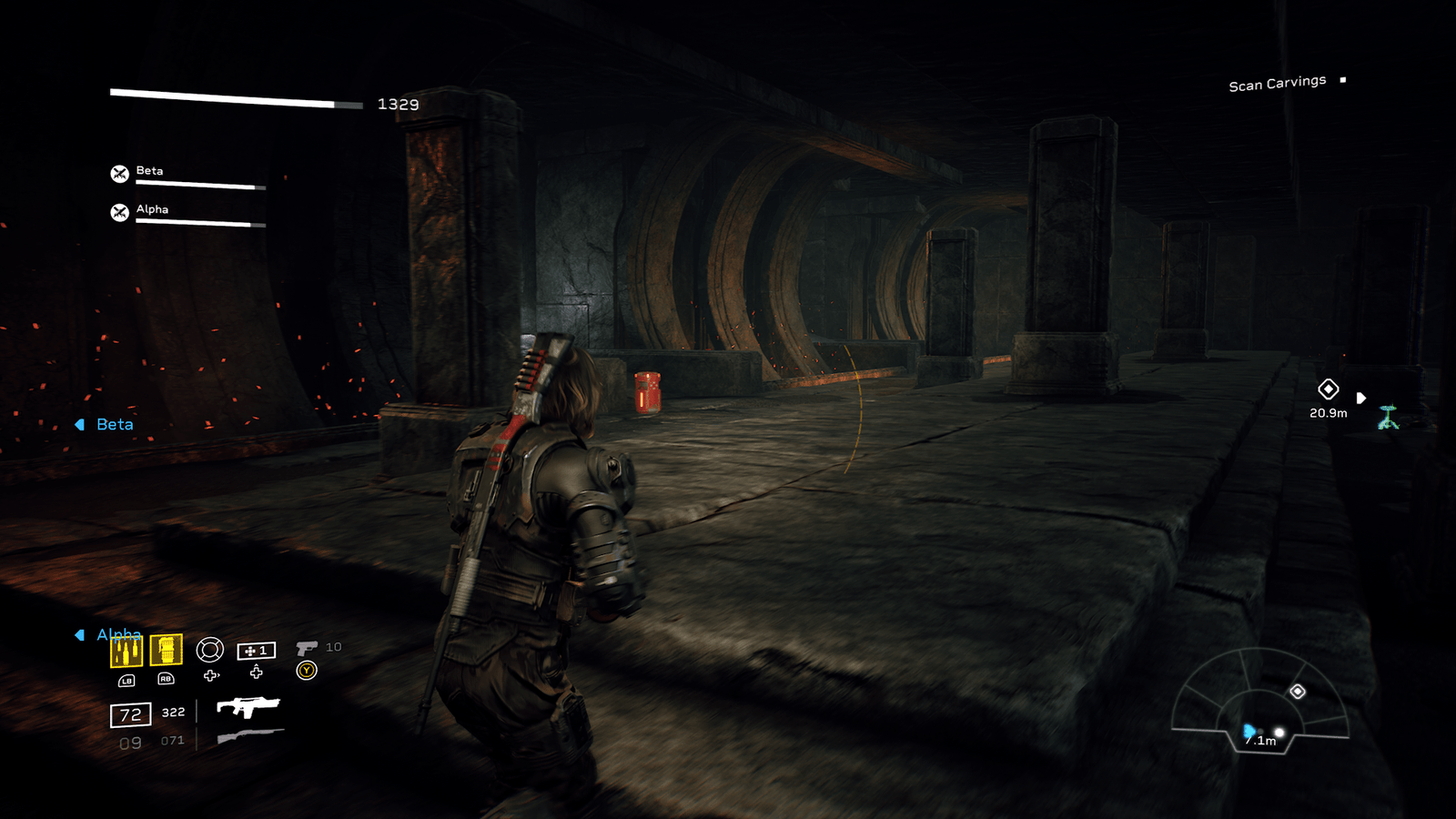Open the Scan Carvings objective tracker
The height and width of the screenshot is (819, 1456).
point(1278,84)
